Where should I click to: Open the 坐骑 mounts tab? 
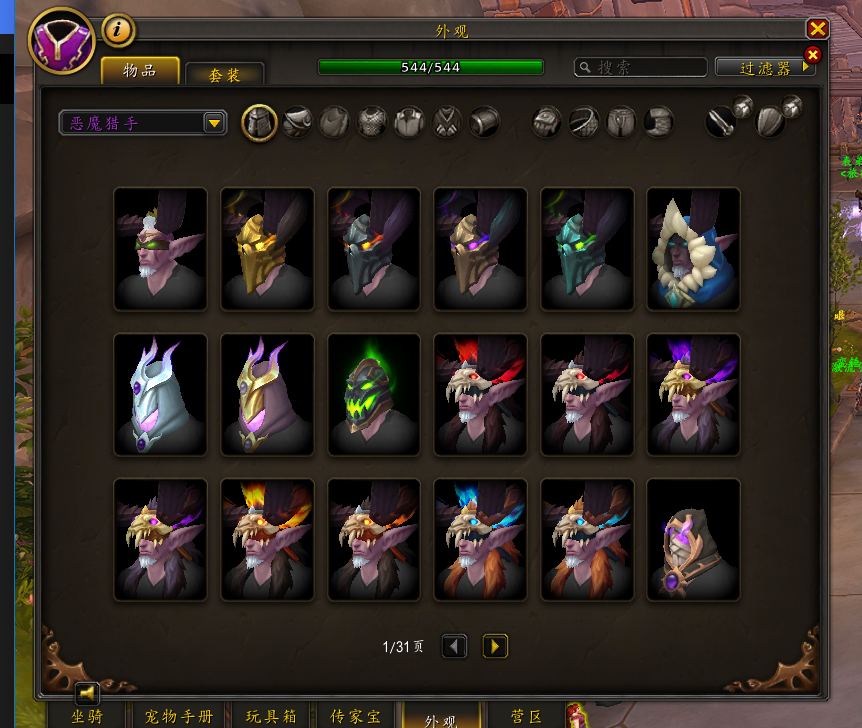[86, 716]
